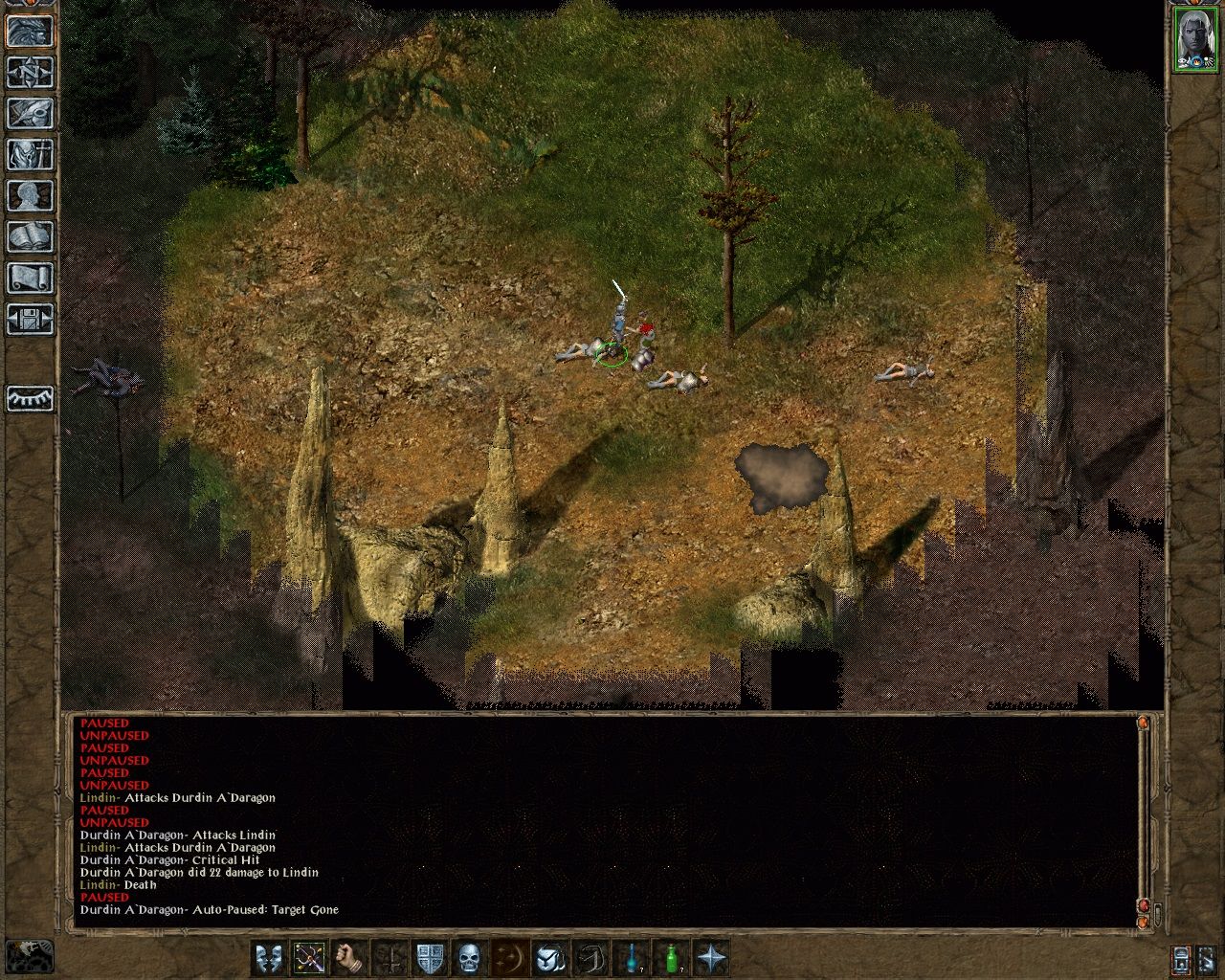Open the options and save disk icon
The image size is (1225, 980).
(x=30, y=320)
